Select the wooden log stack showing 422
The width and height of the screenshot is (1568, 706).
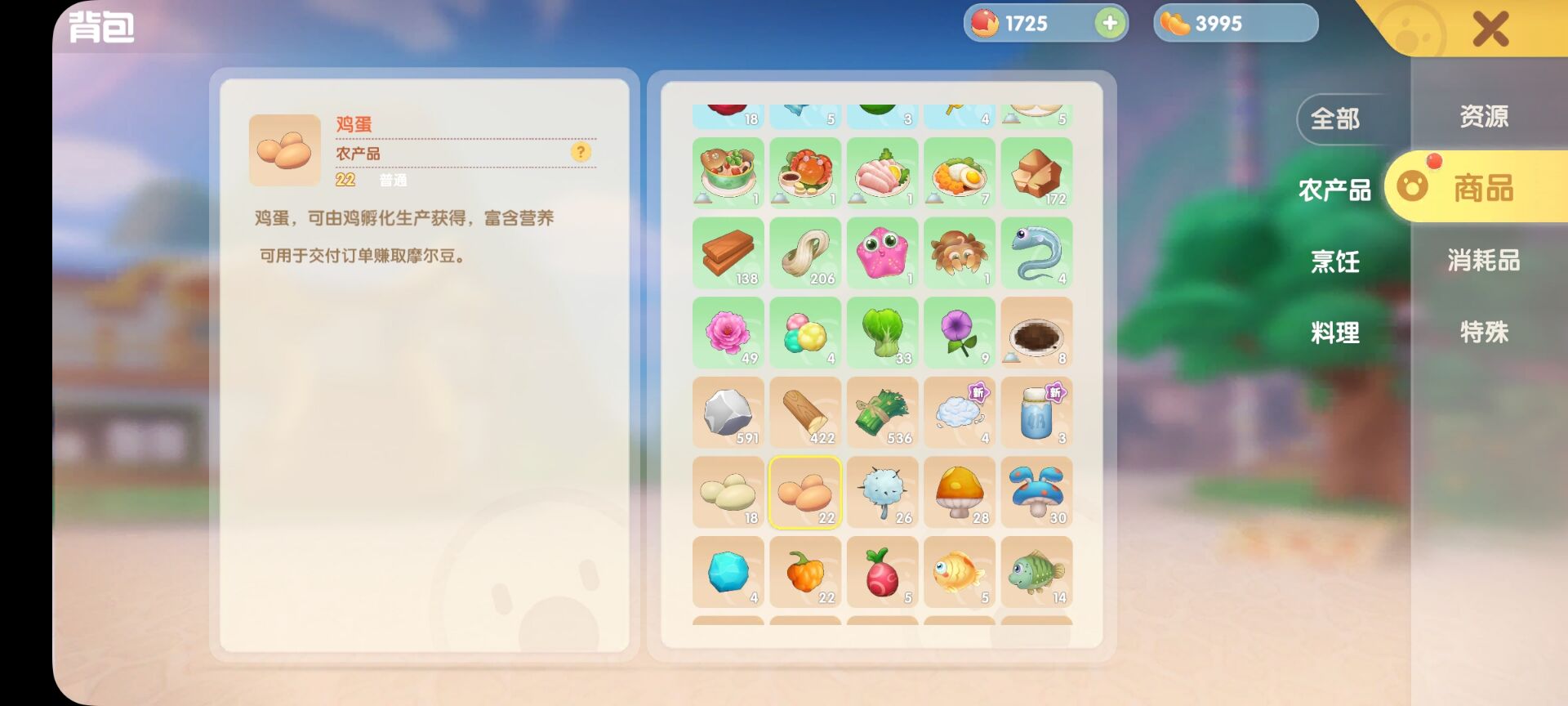[x=804, y=413]
